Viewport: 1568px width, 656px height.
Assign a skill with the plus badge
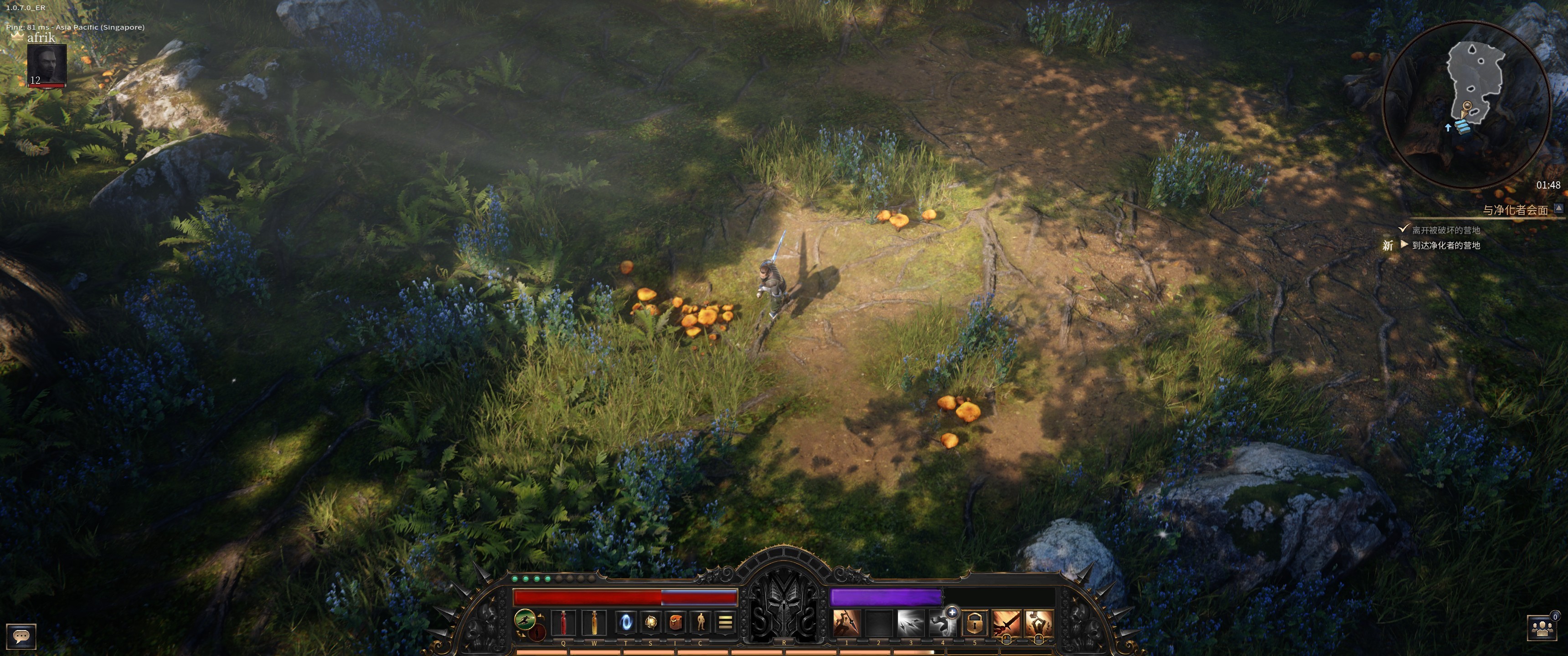pos(952,612)
